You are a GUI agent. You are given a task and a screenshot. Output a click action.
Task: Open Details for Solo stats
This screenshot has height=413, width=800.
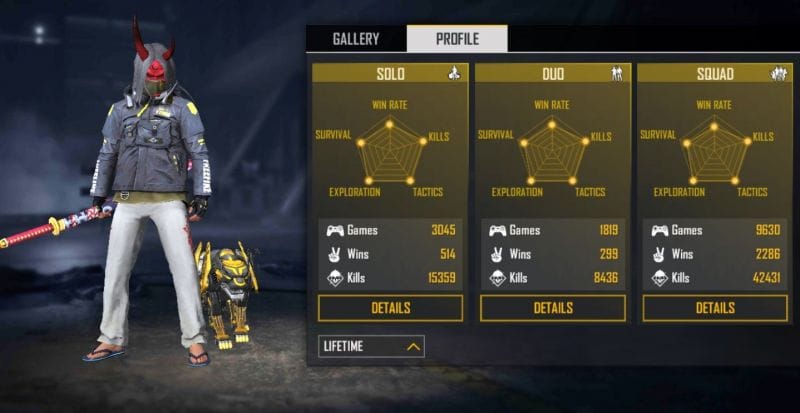pos(390,308)
